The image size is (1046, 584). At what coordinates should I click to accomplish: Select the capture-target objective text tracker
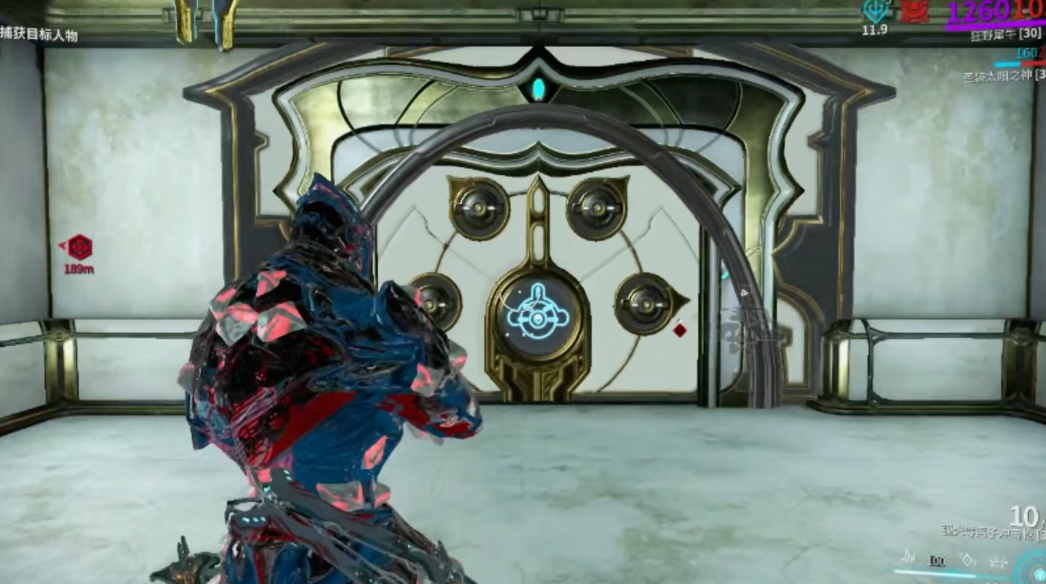pos(39,35)
